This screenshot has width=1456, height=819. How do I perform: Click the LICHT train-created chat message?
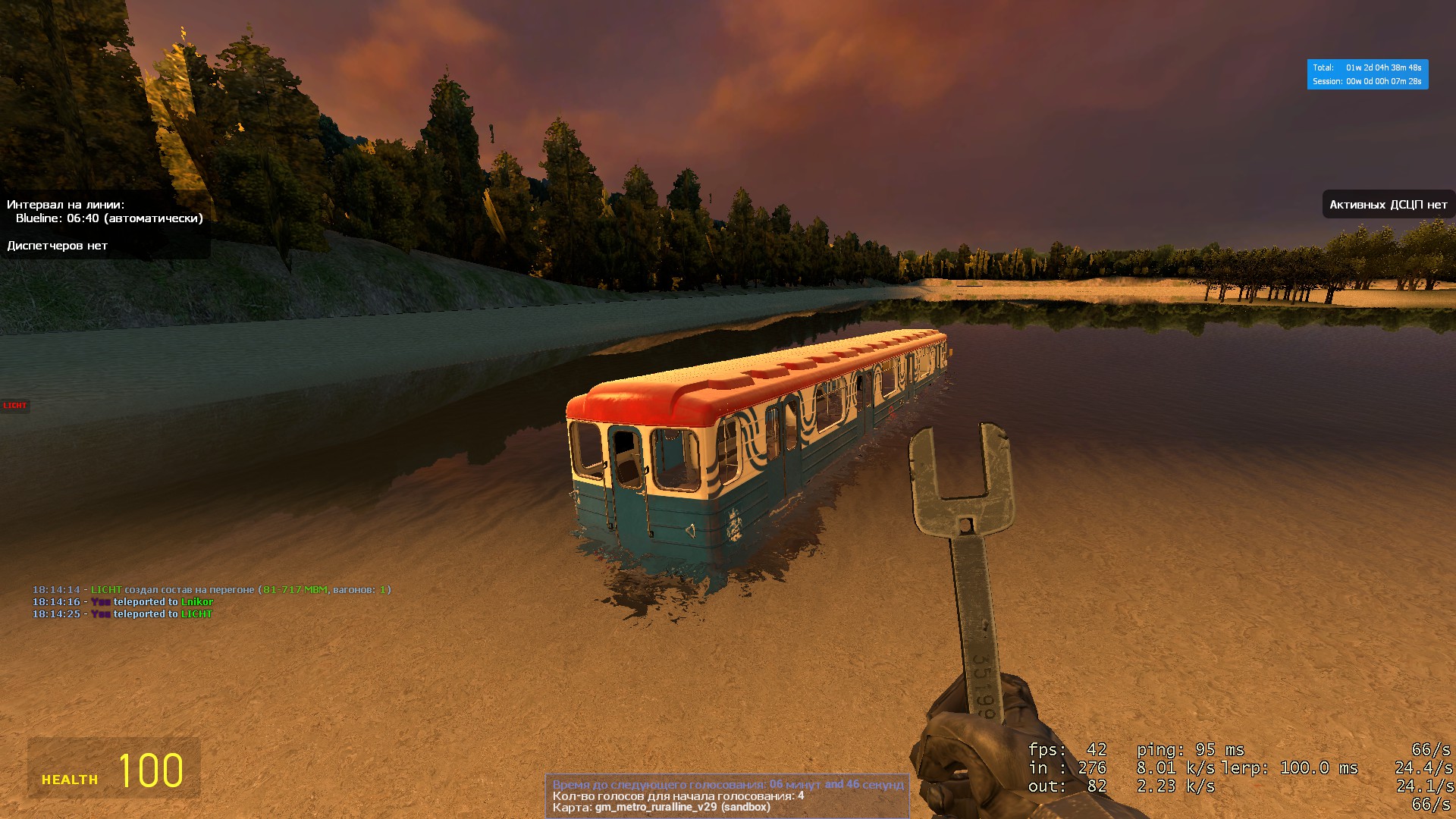click(x=212, y=589)
